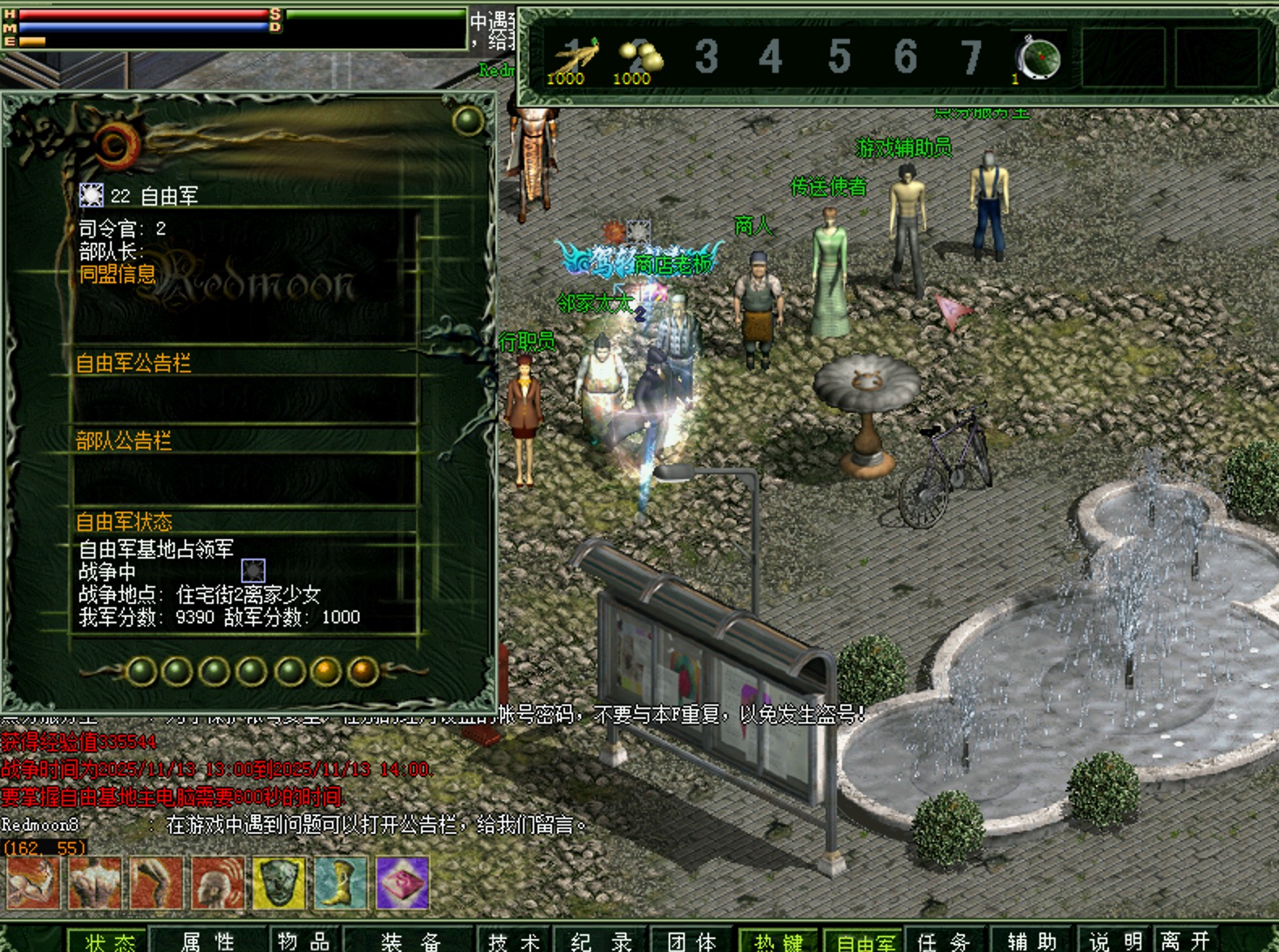Open the 状态 status menu
This screenshot has height=952, width=1279.
click(x=109, y=941)
